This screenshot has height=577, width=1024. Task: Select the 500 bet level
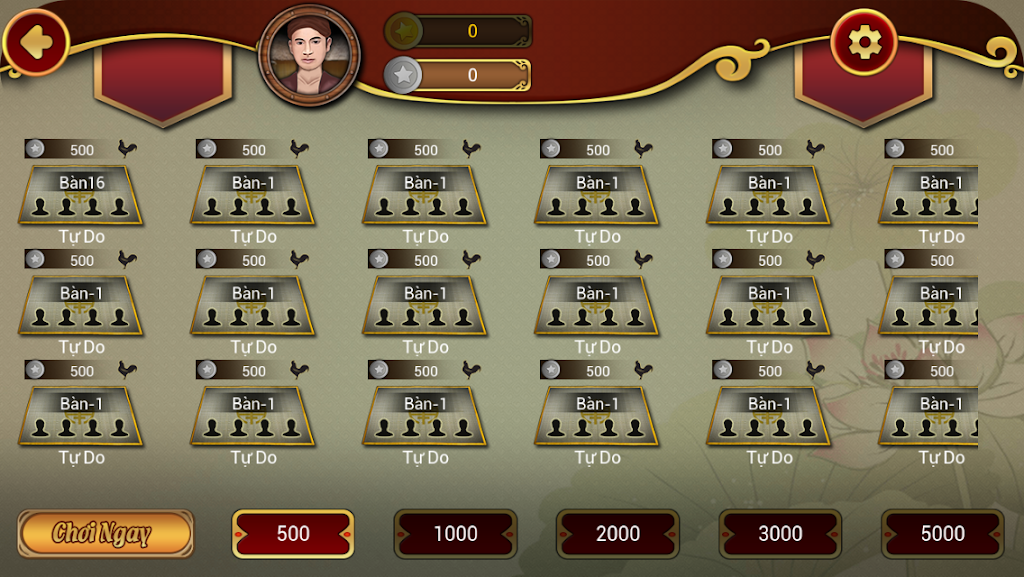(293, 533)
